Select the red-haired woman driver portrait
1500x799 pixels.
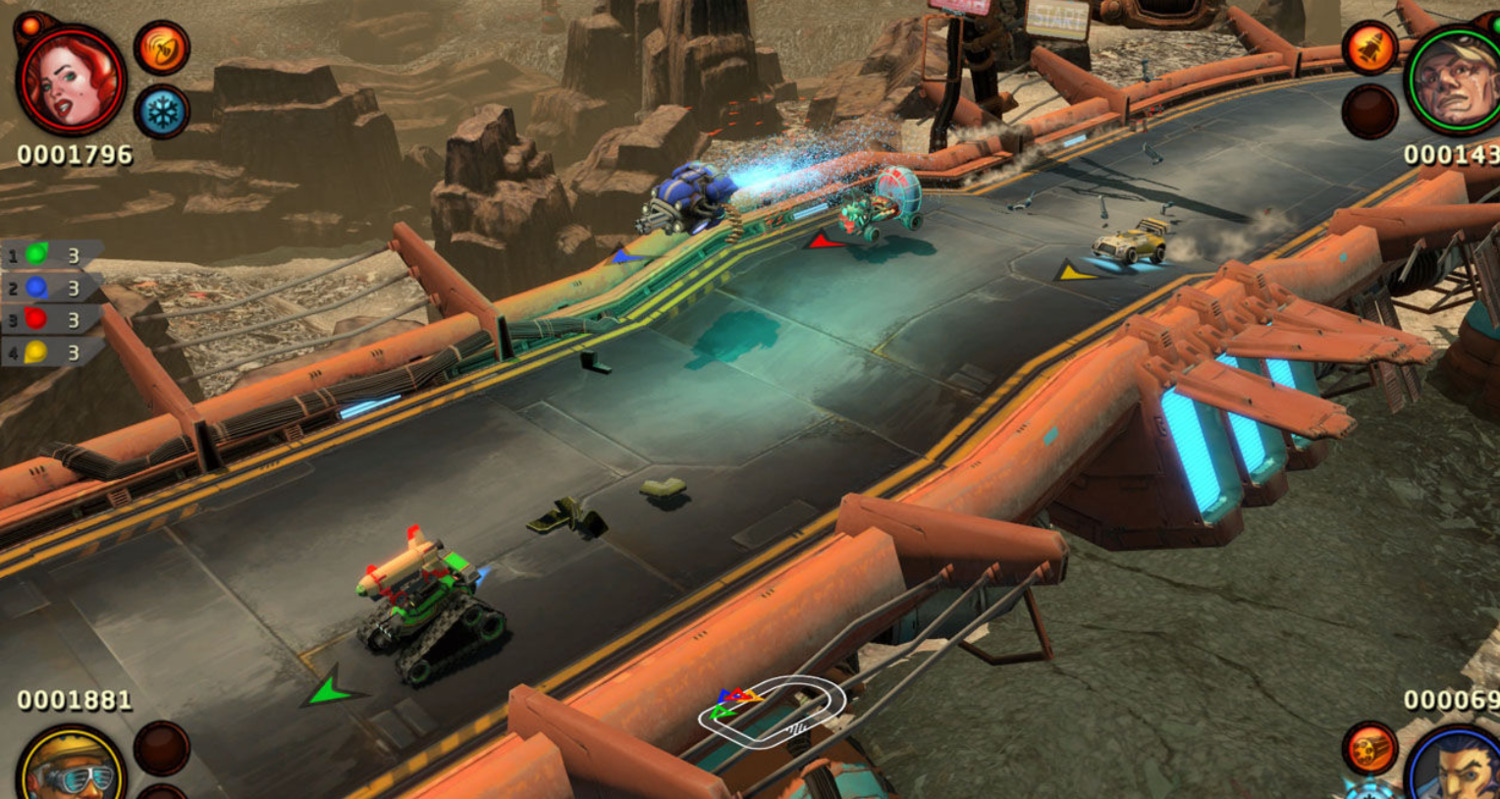70,80
